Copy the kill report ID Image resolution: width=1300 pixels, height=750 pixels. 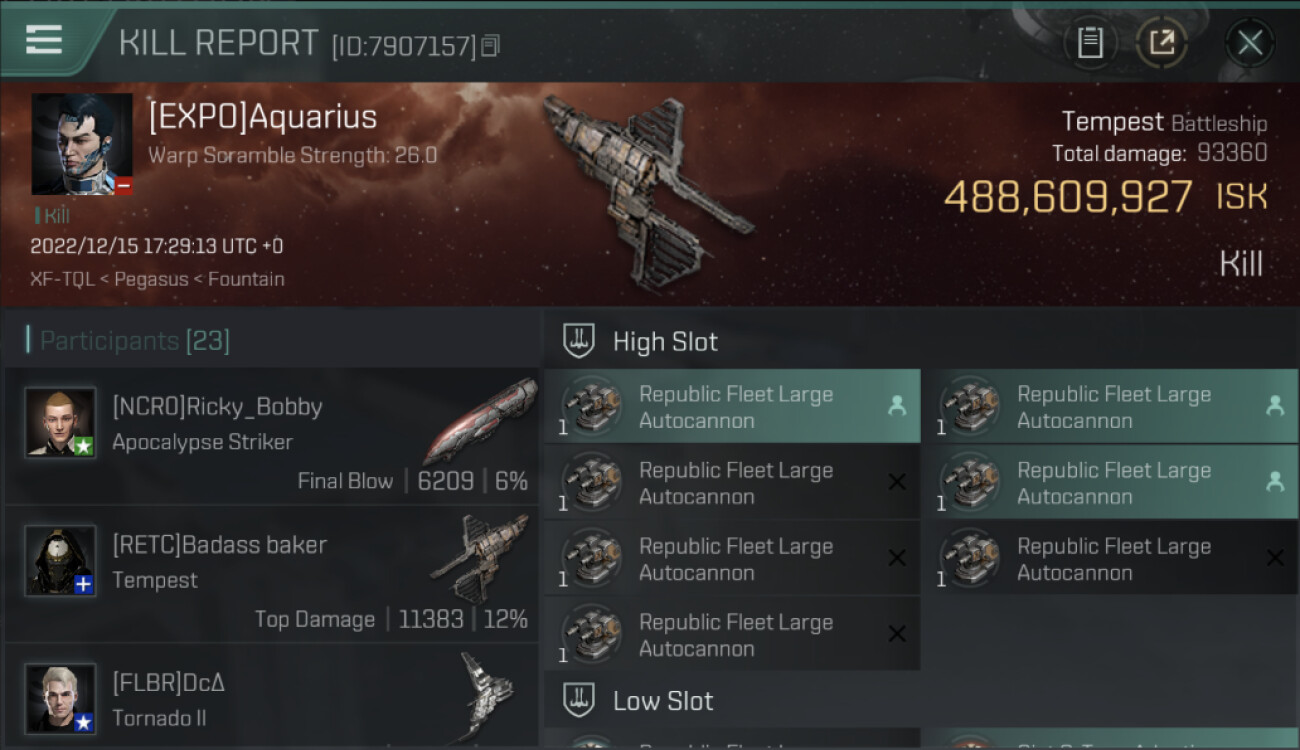point(490,45)
